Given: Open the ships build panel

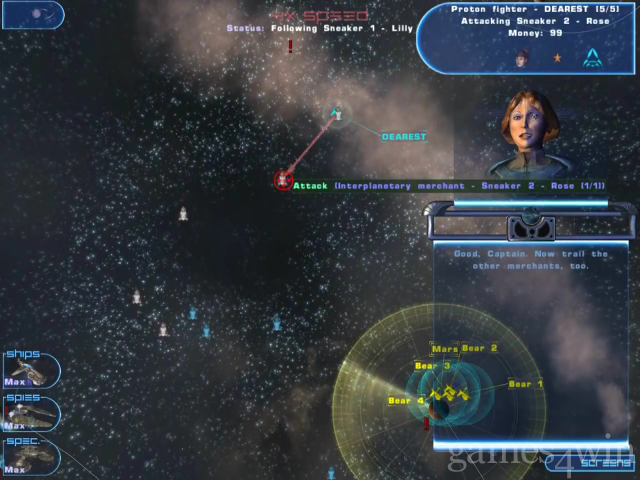Looking at the screenshot, I should (x=28, y=370).
